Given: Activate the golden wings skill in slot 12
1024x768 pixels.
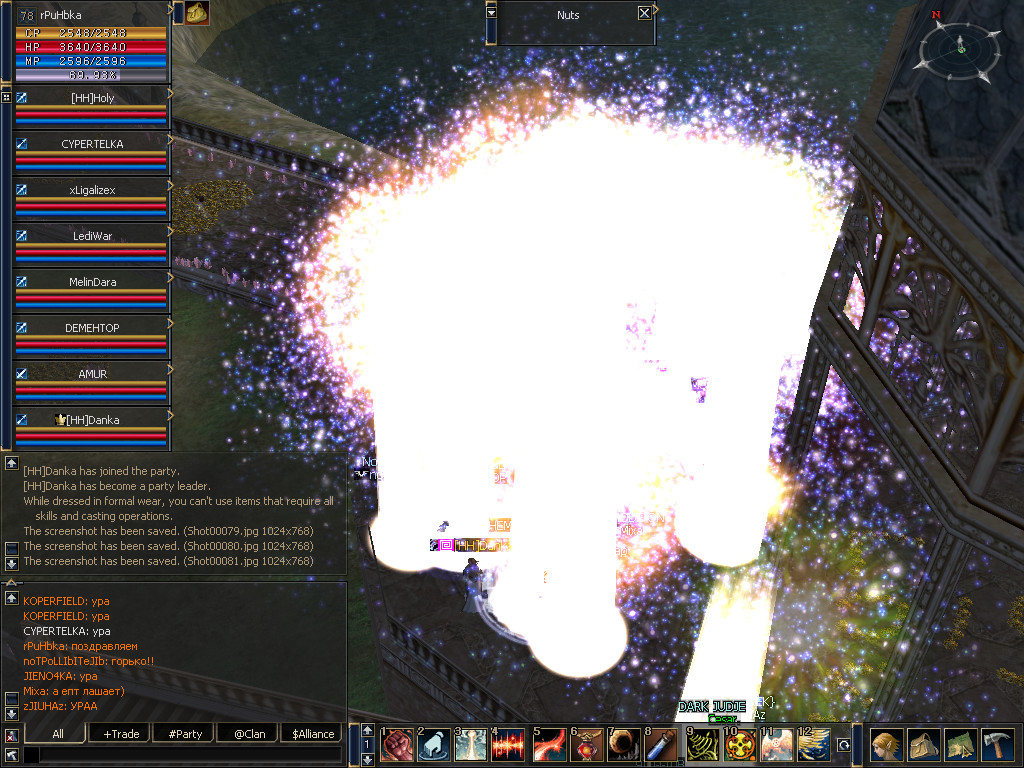Looking at the screenshot, I should tap(814, 745).
